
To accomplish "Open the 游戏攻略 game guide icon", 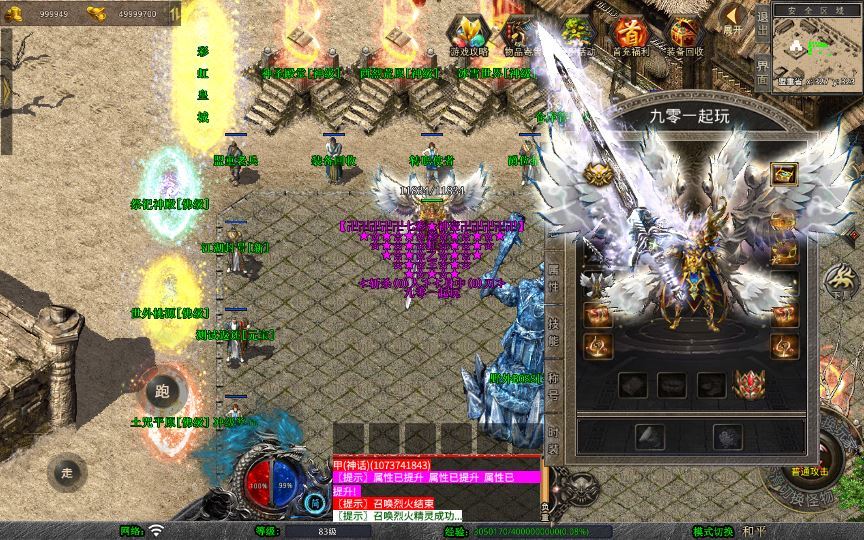I will pos(469,36).
